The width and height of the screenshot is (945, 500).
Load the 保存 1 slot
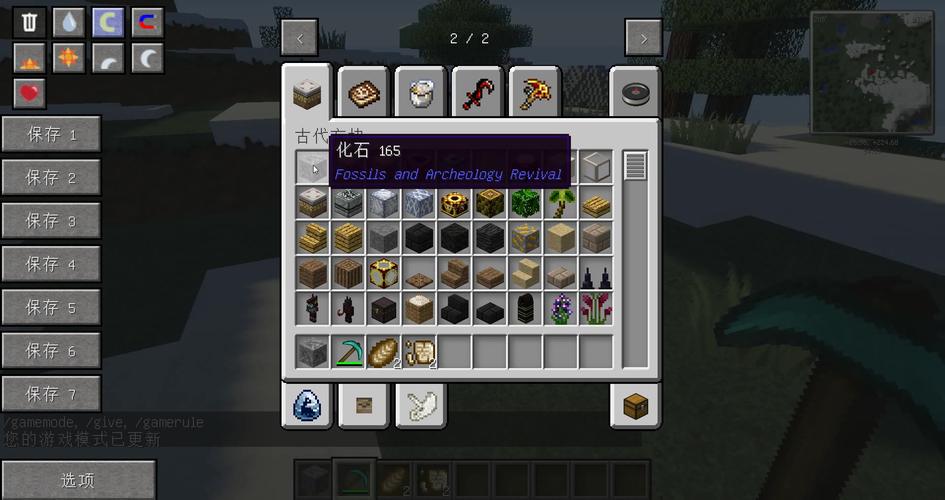tap(51, 134)
